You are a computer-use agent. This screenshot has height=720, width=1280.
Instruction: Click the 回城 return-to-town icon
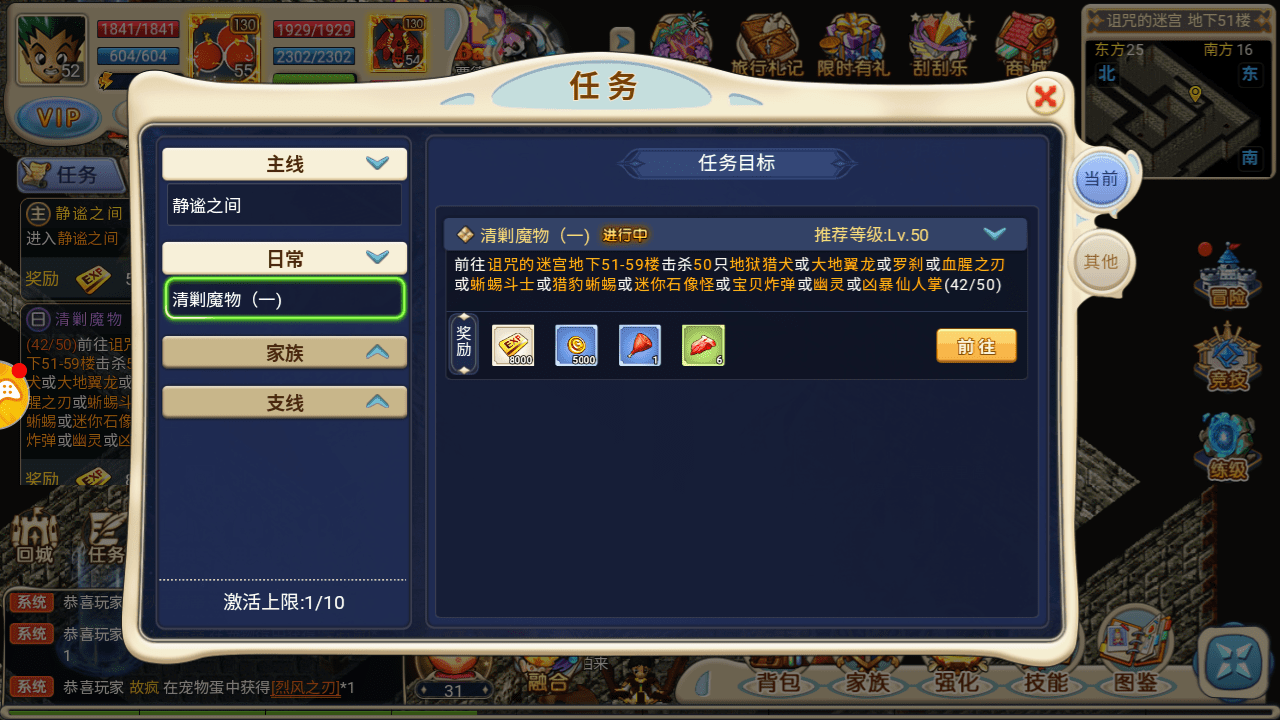[x=33, y=530]
